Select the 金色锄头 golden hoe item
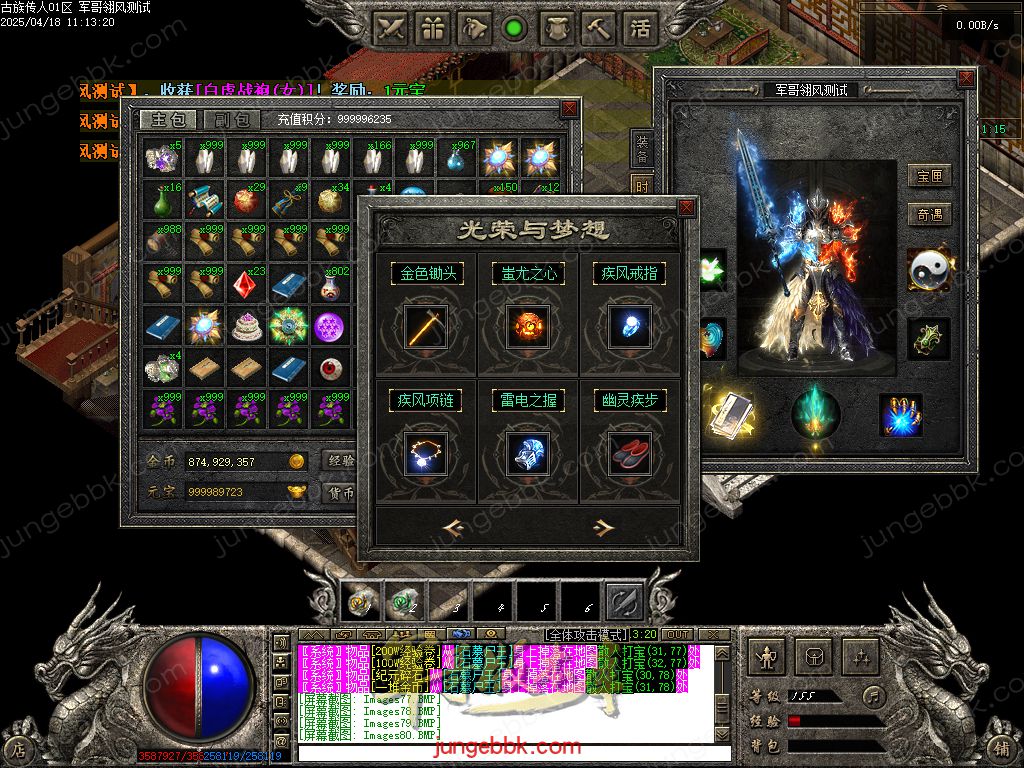The width and height of the screenshot is (1024, 768). (x=426, y=327)
